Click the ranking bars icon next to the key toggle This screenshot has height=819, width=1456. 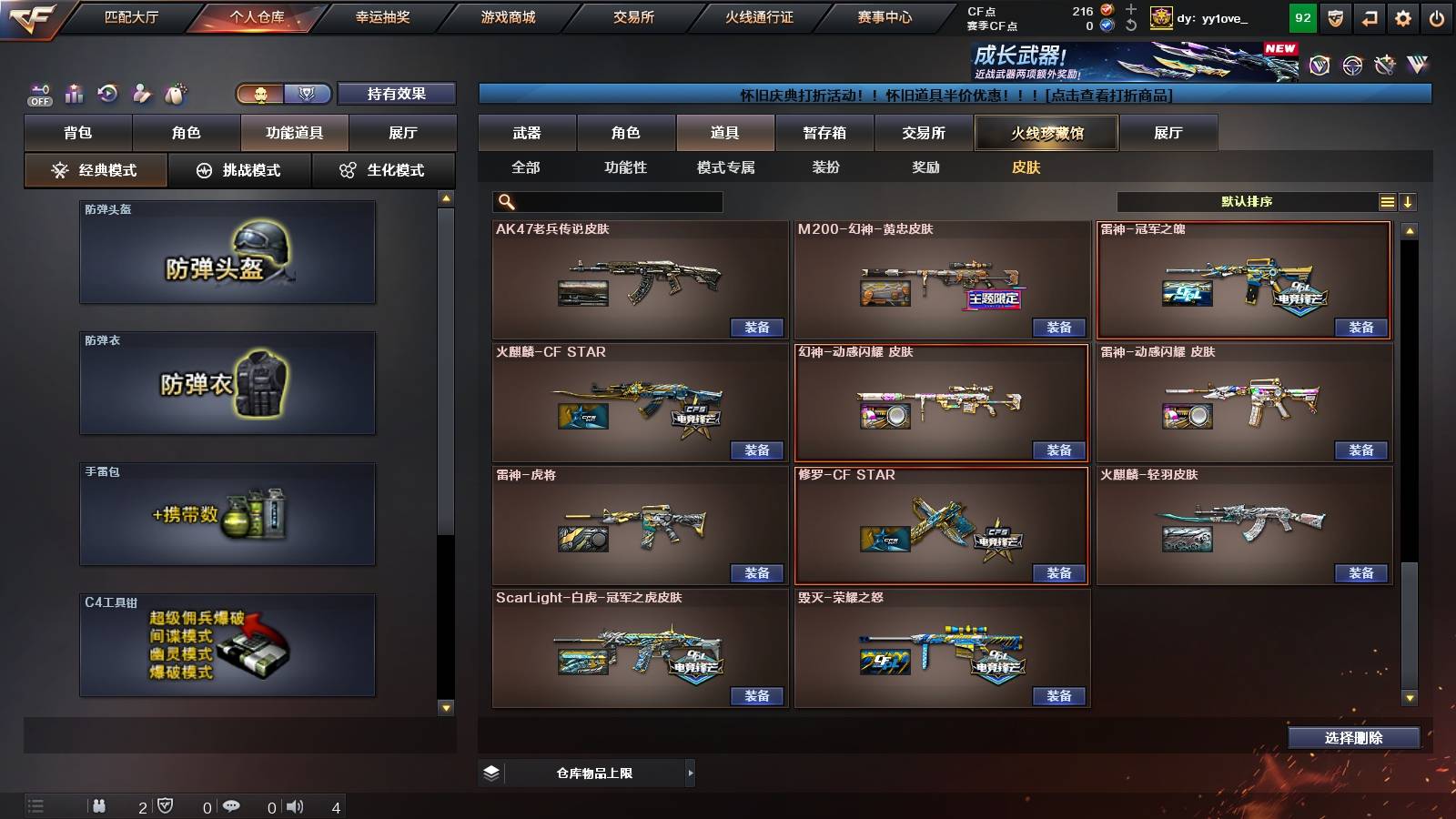point(74,94)
